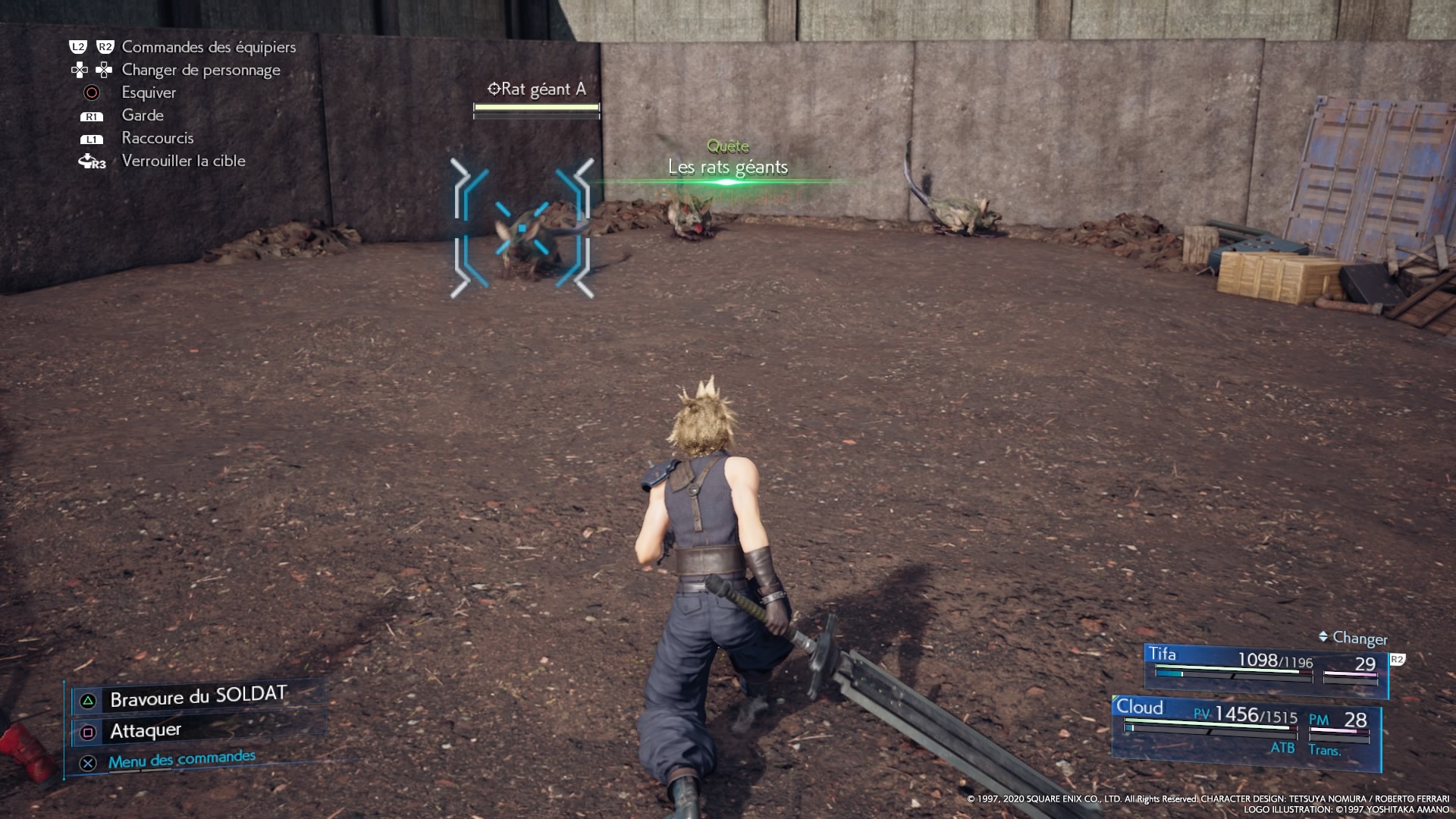Open the Menu des commandes

[181, 760]
